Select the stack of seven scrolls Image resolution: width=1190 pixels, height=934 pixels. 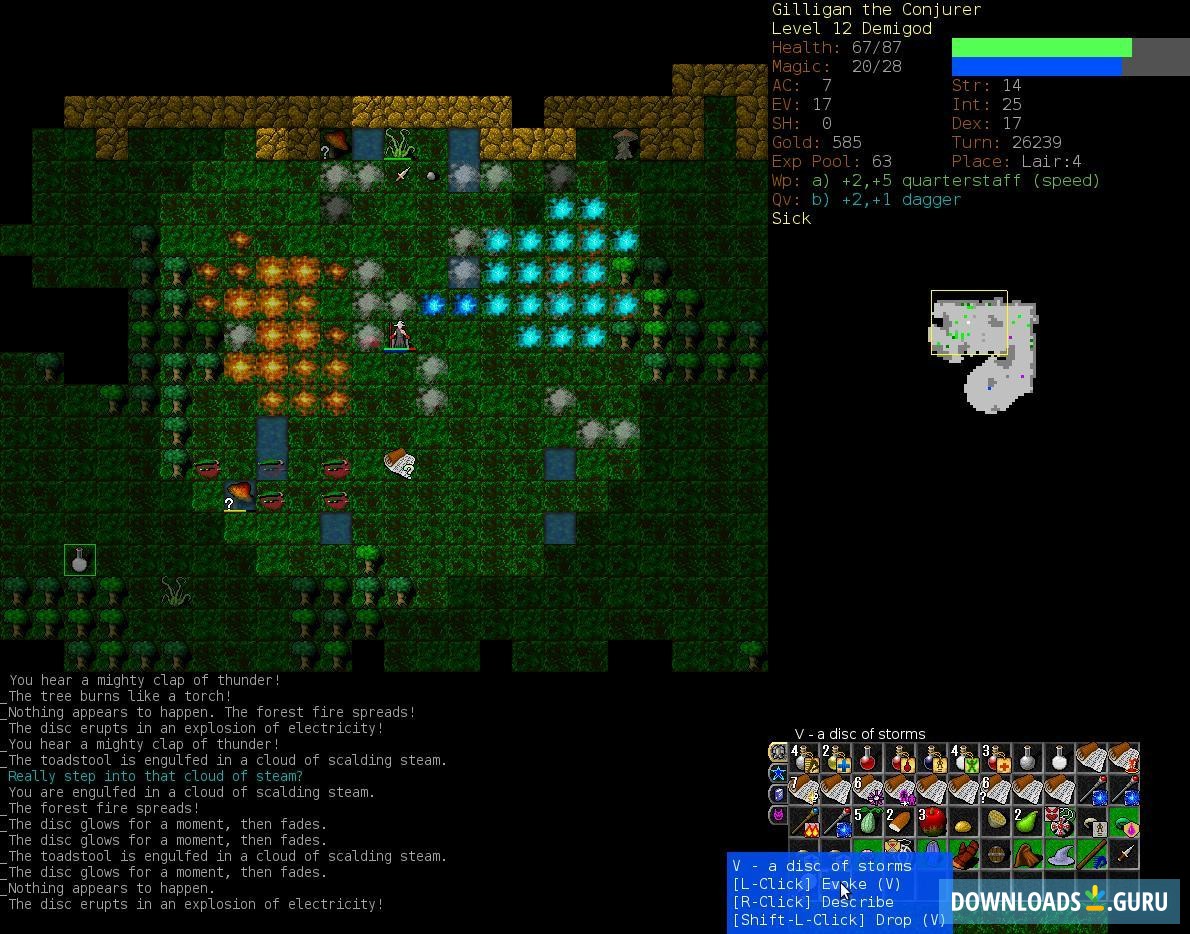point(803,790)
